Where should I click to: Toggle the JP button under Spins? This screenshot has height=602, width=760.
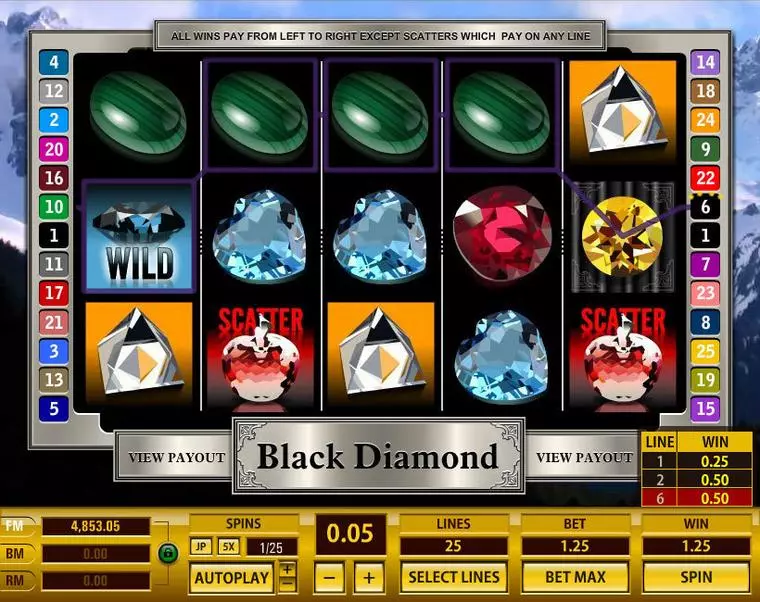[201, 547]
